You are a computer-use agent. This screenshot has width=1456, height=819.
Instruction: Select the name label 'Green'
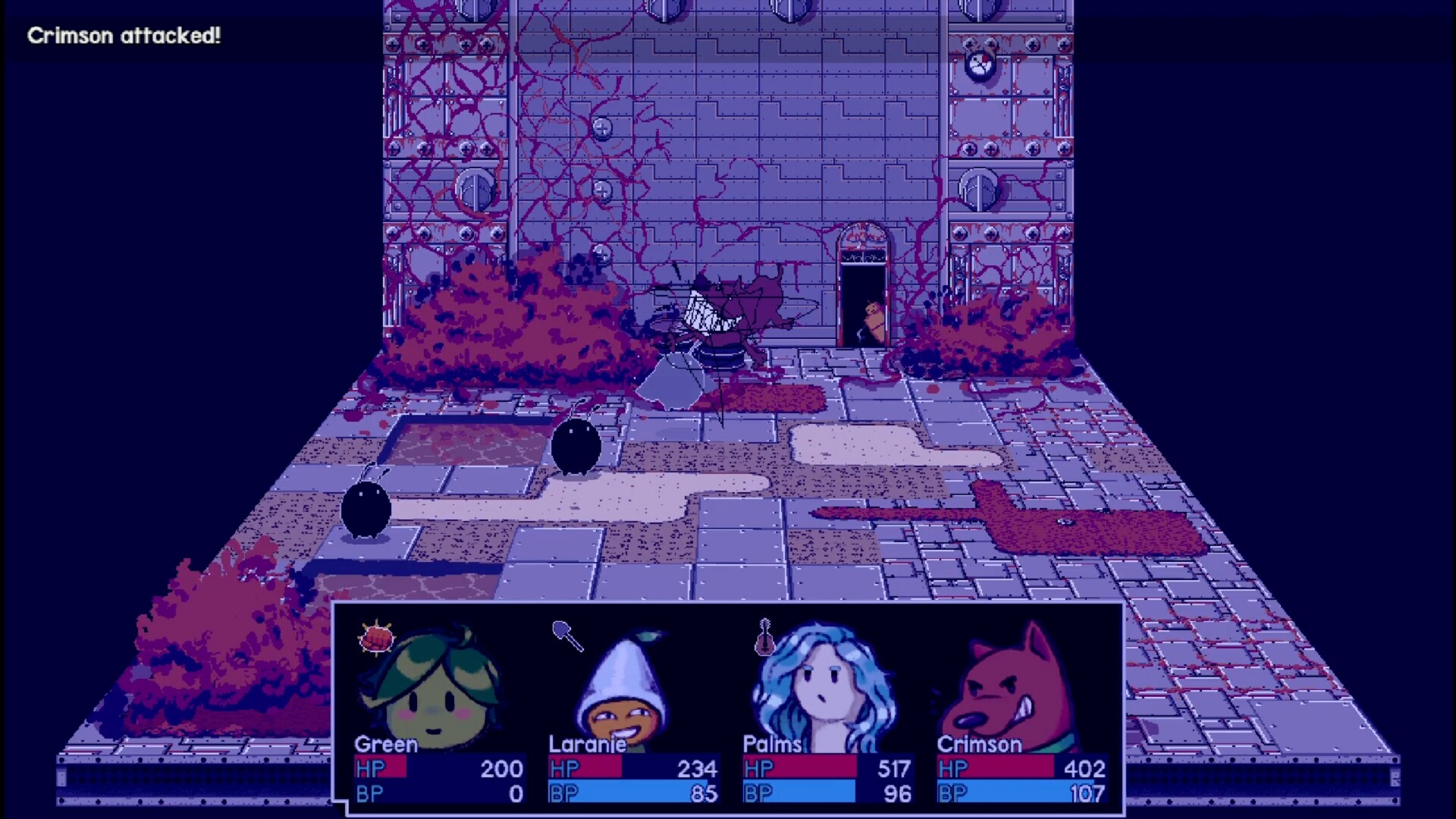tap(383, 745)
